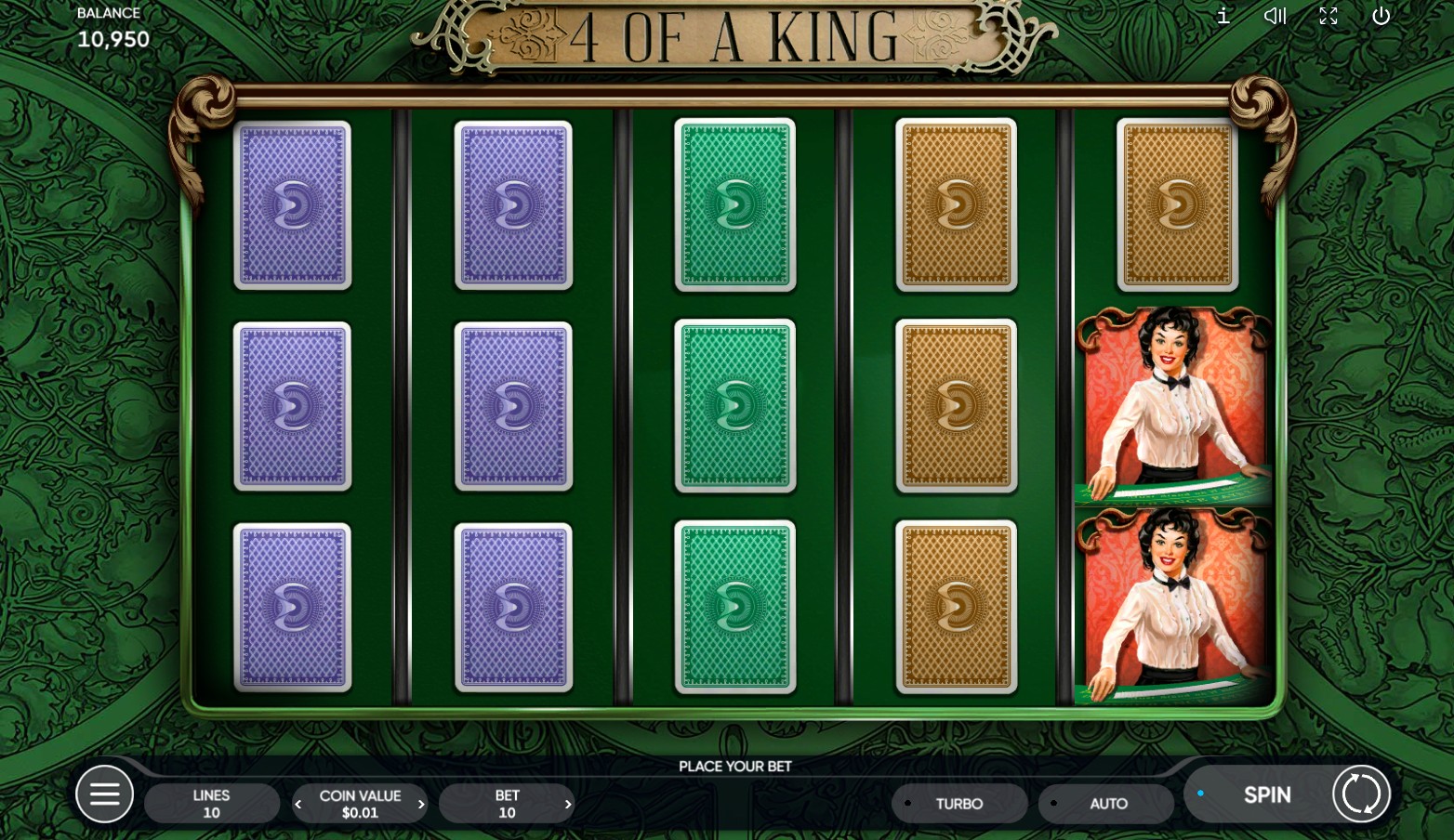Open the game menu with the hamburger icon
The width and height of the screenshot is (1454, 840).
pos(104,794)
